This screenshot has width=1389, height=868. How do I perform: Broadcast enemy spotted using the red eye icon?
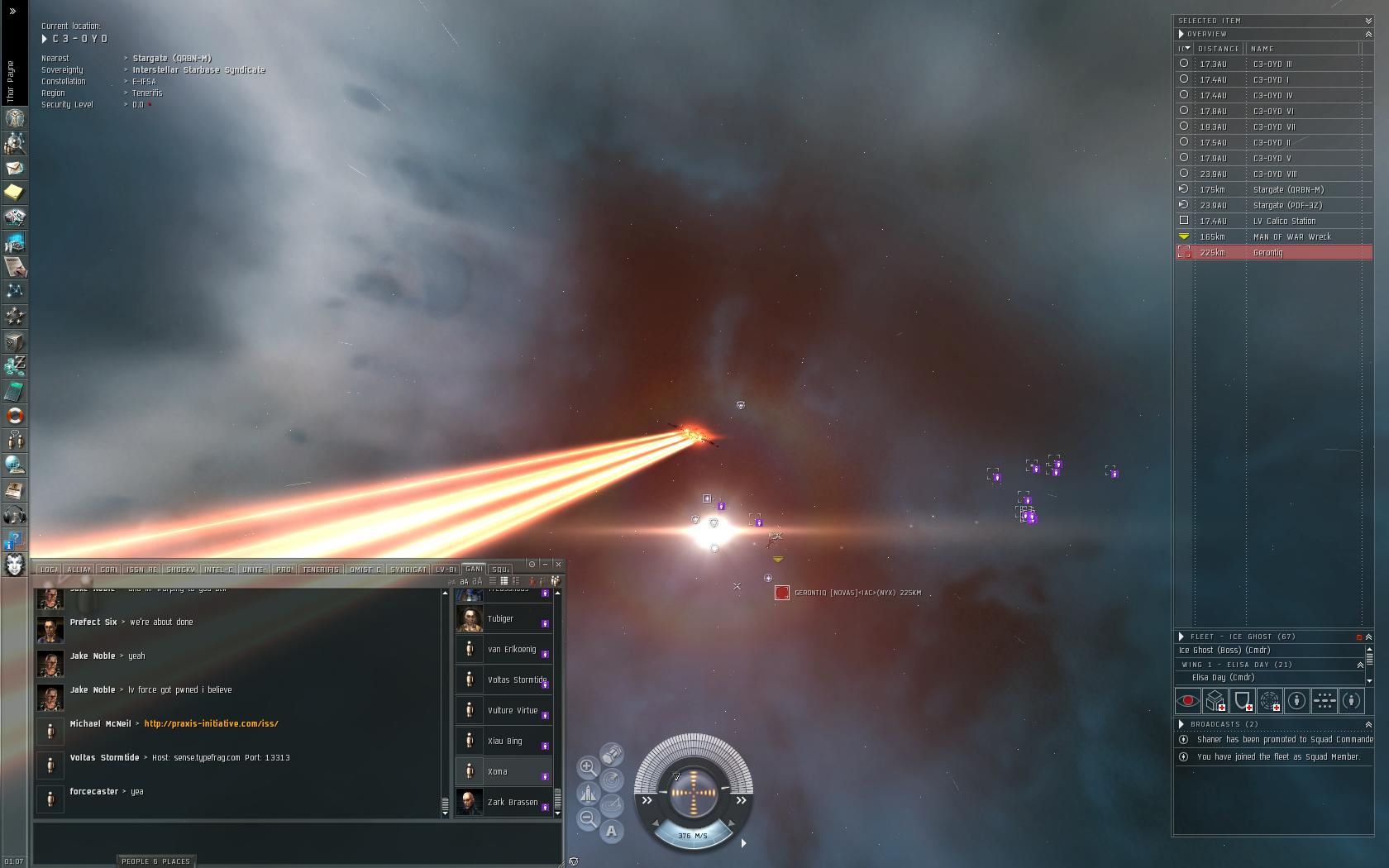click(1188, 701)
